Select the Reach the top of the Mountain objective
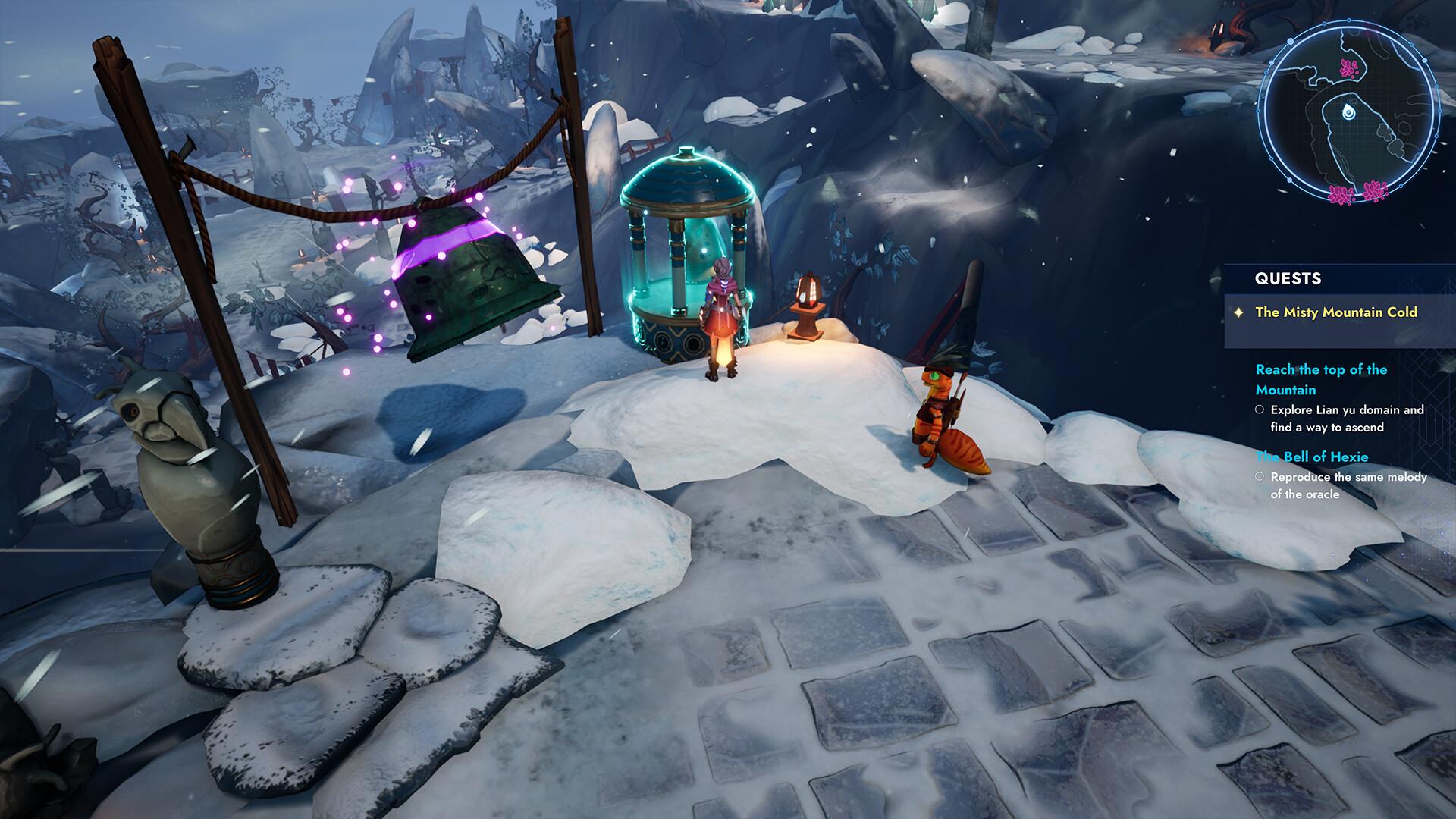Screen dimensions: 1456x819 (1321, 379)
